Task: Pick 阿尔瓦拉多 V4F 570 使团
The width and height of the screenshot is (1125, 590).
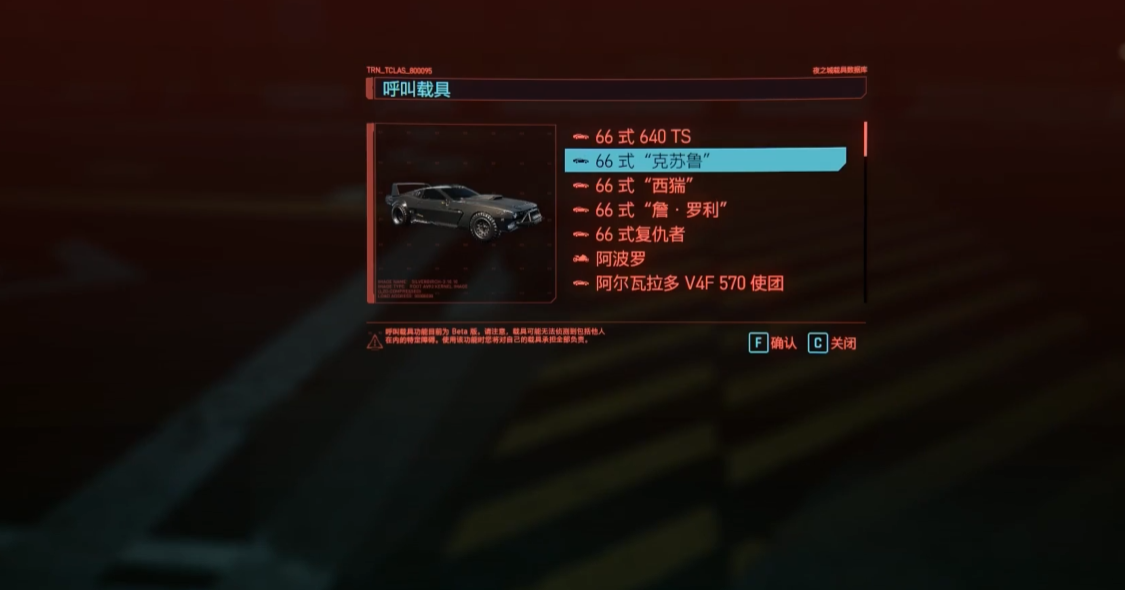Action: [x=689, y=283]
